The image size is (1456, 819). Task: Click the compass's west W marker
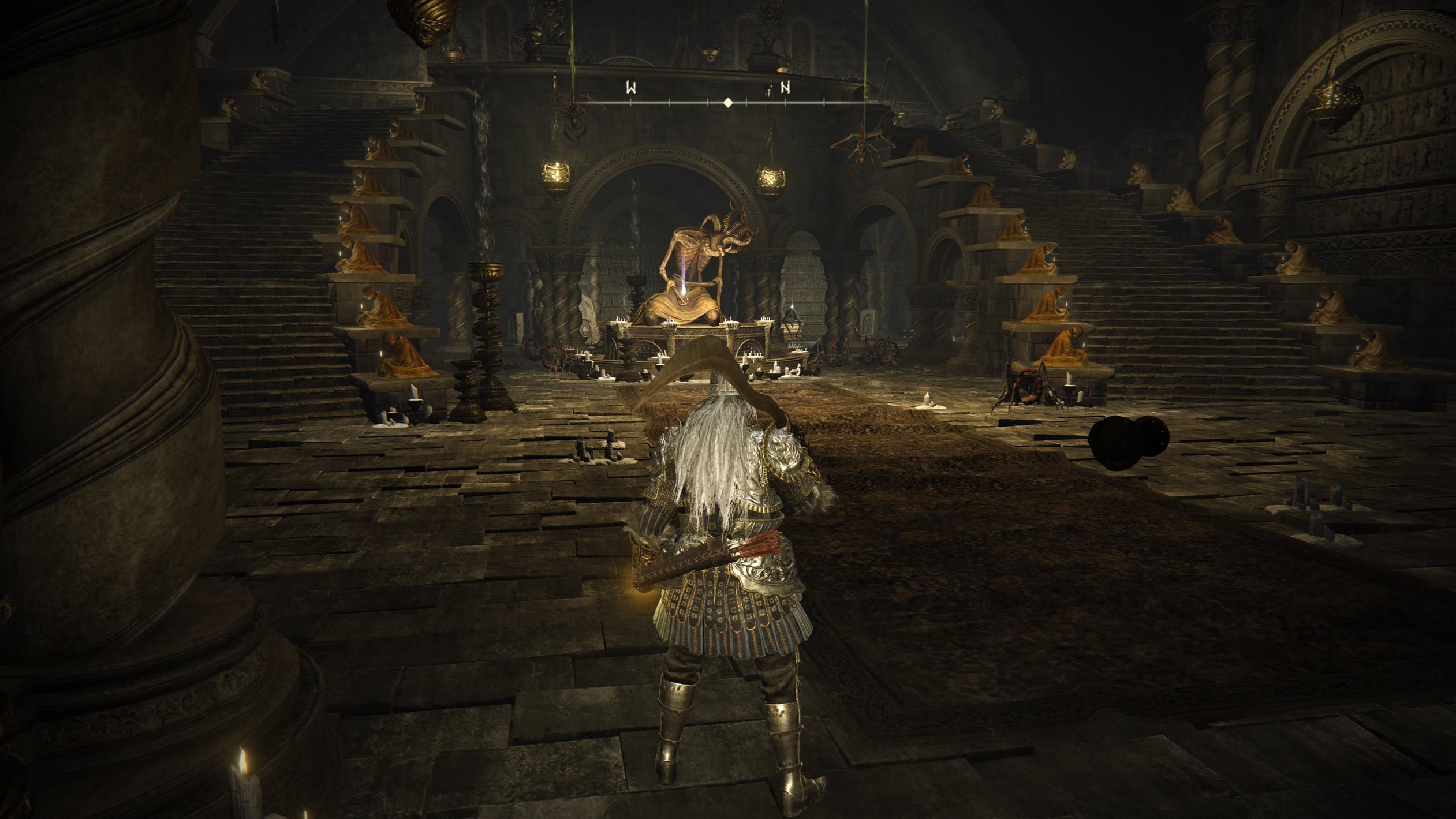pyautogui.click(x=631, y=88)
